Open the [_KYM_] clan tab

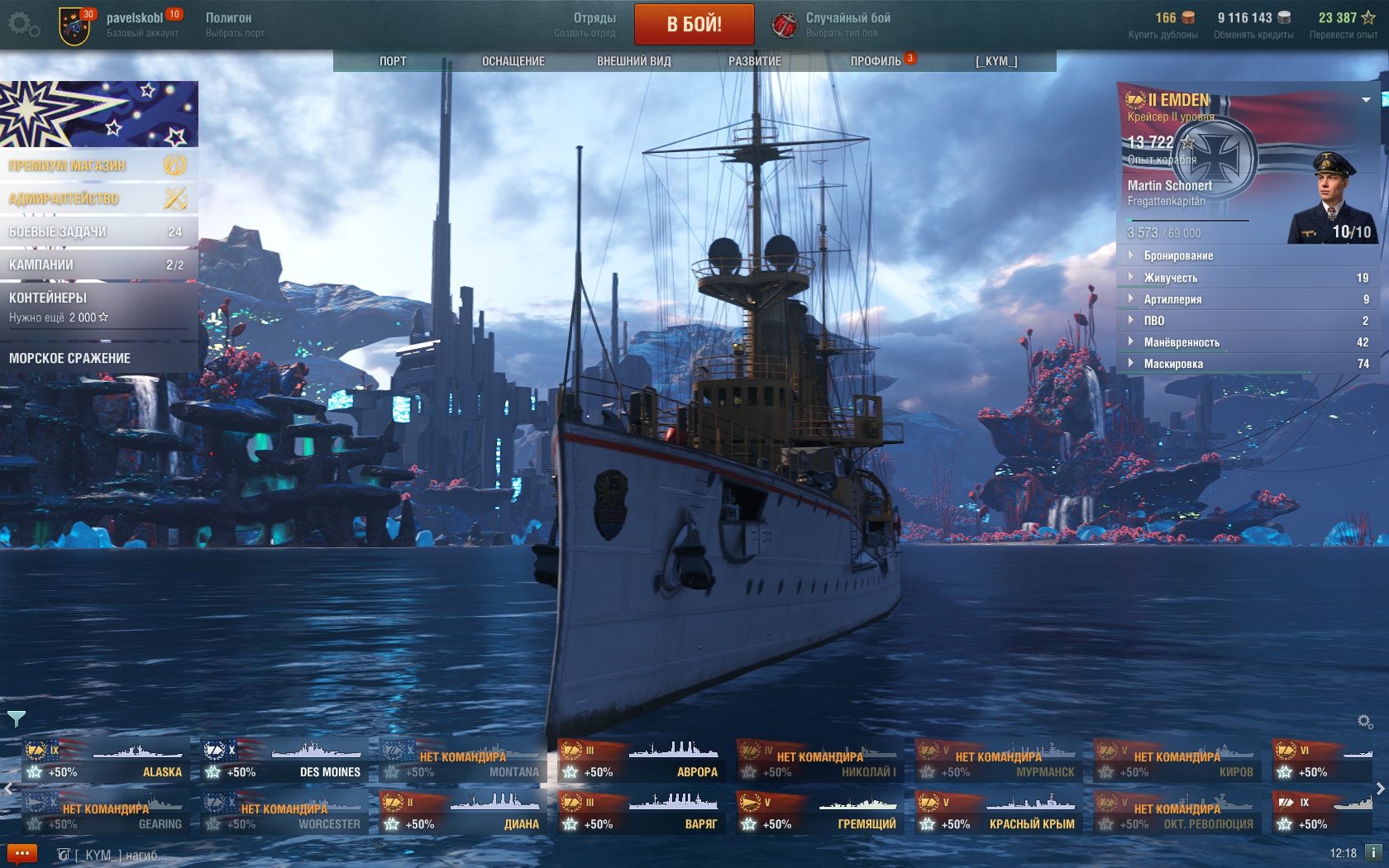(x=996, y=61)
